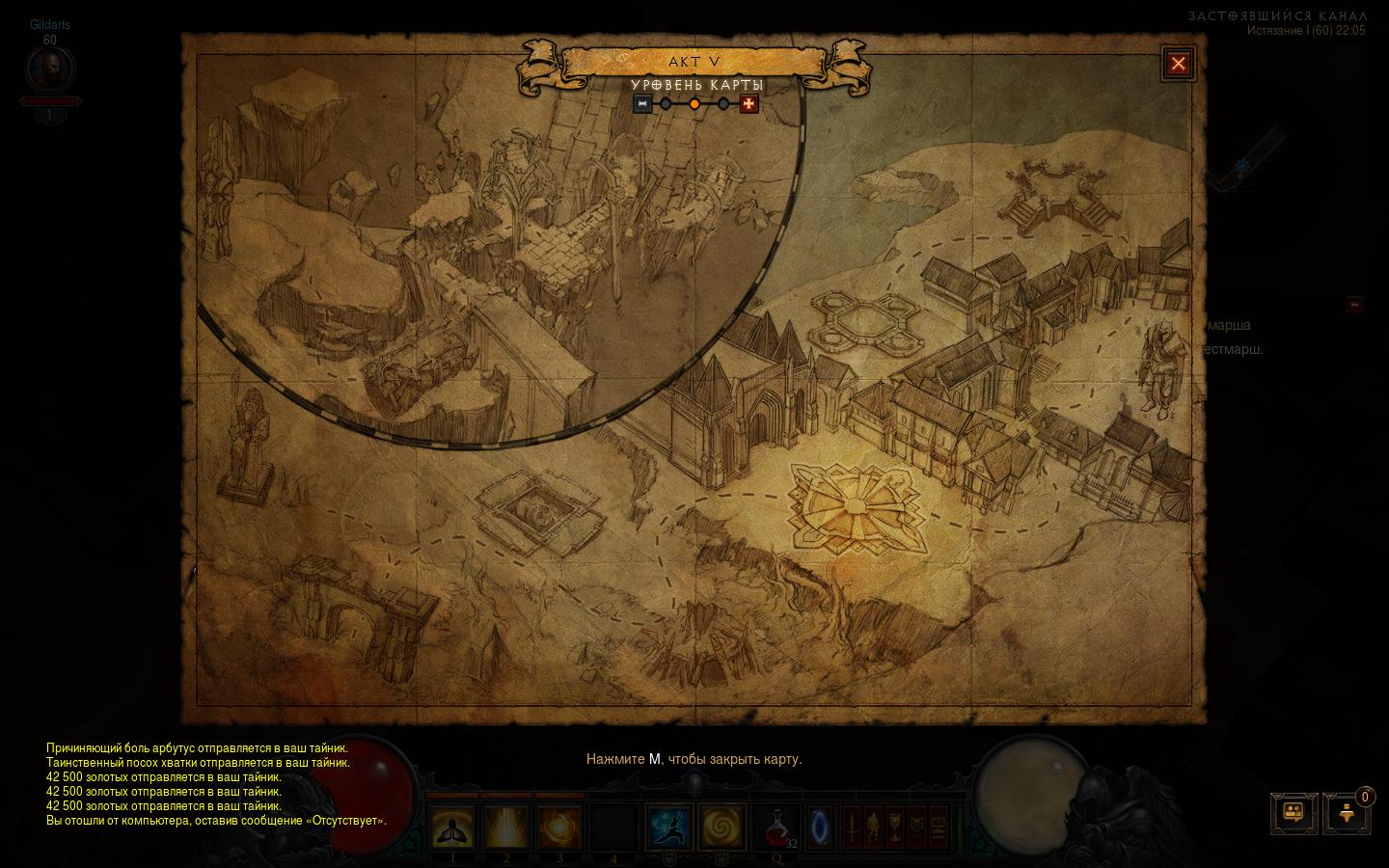Viewport: 1389px width, 868px height.
Task: Open the shield menu icon
Action: pos(915,827)
